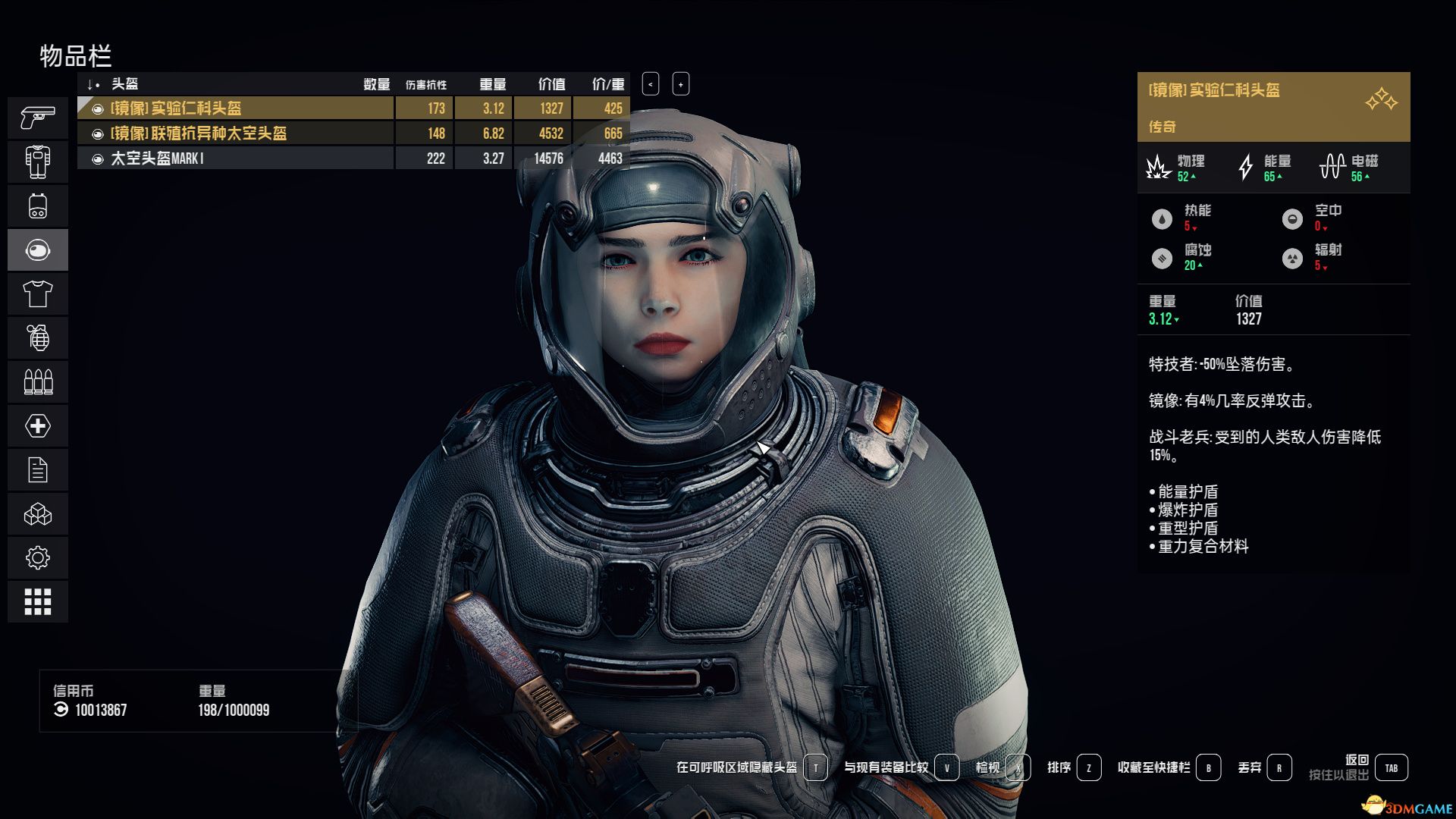Open the backpack pack category

[x=38, y=206]
